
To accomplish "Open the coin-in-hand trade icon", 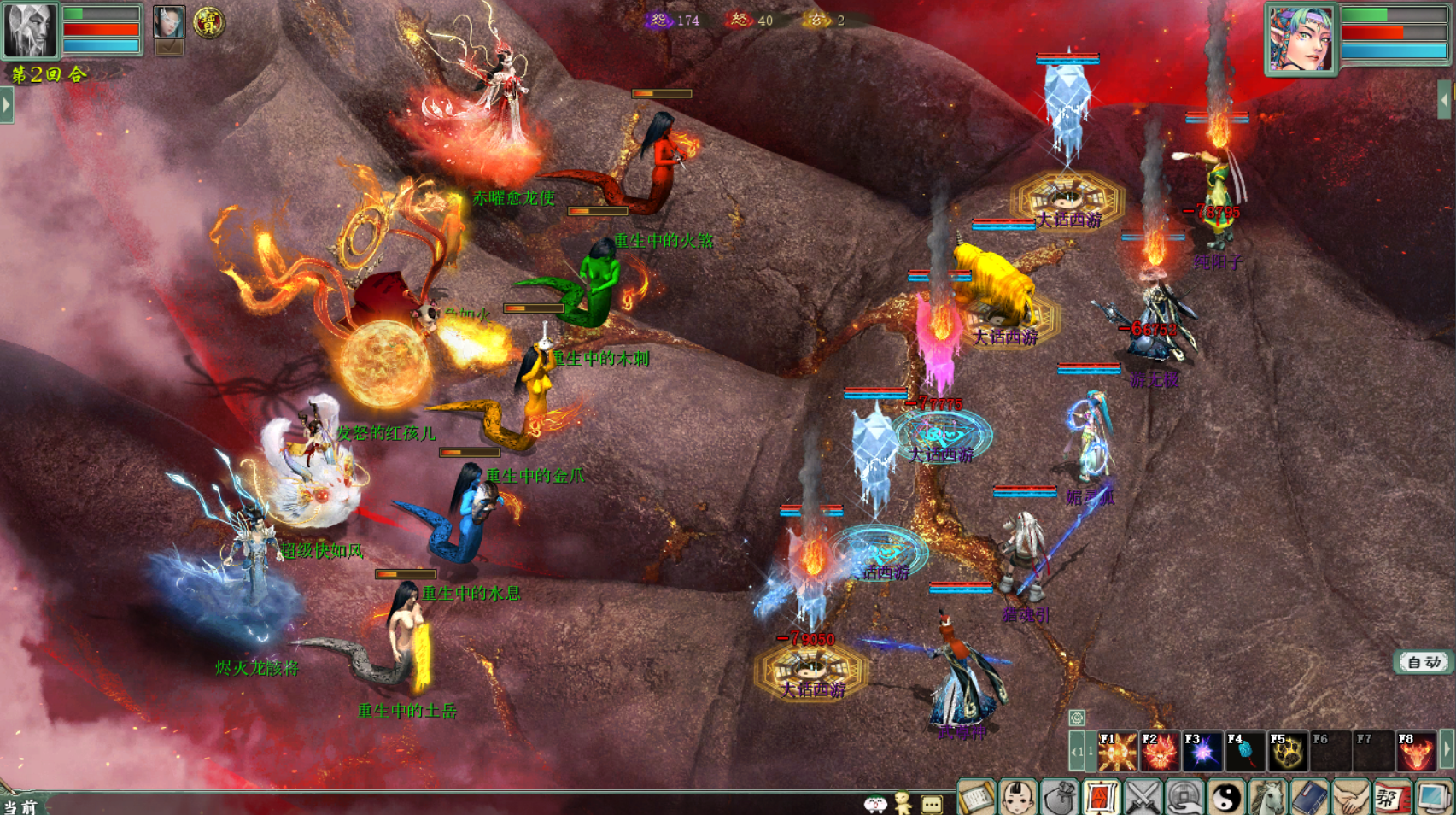I will [x=1184, y=799].
